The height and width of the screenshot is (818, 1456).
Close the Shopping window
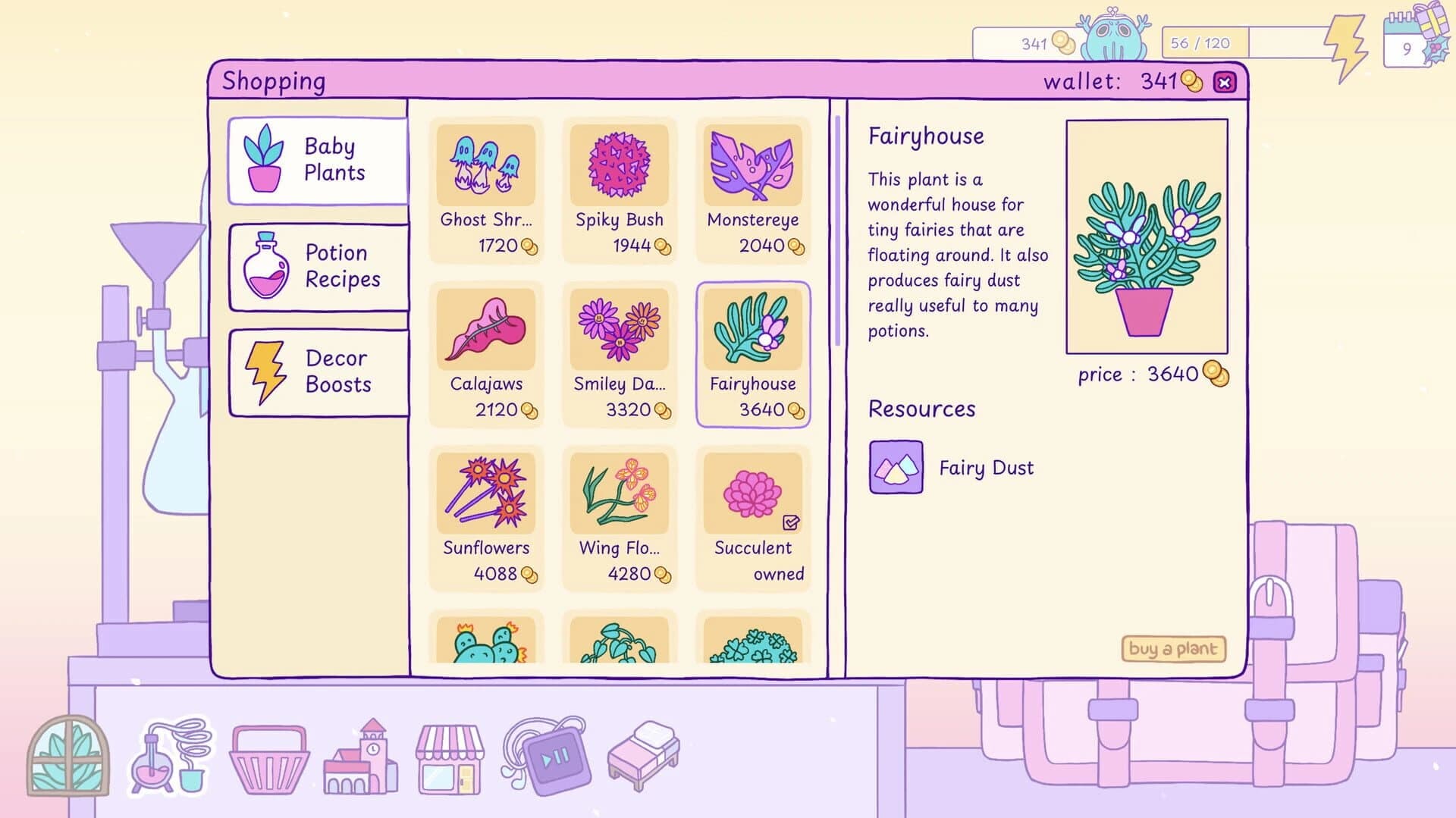click(x=1225, y=80)
